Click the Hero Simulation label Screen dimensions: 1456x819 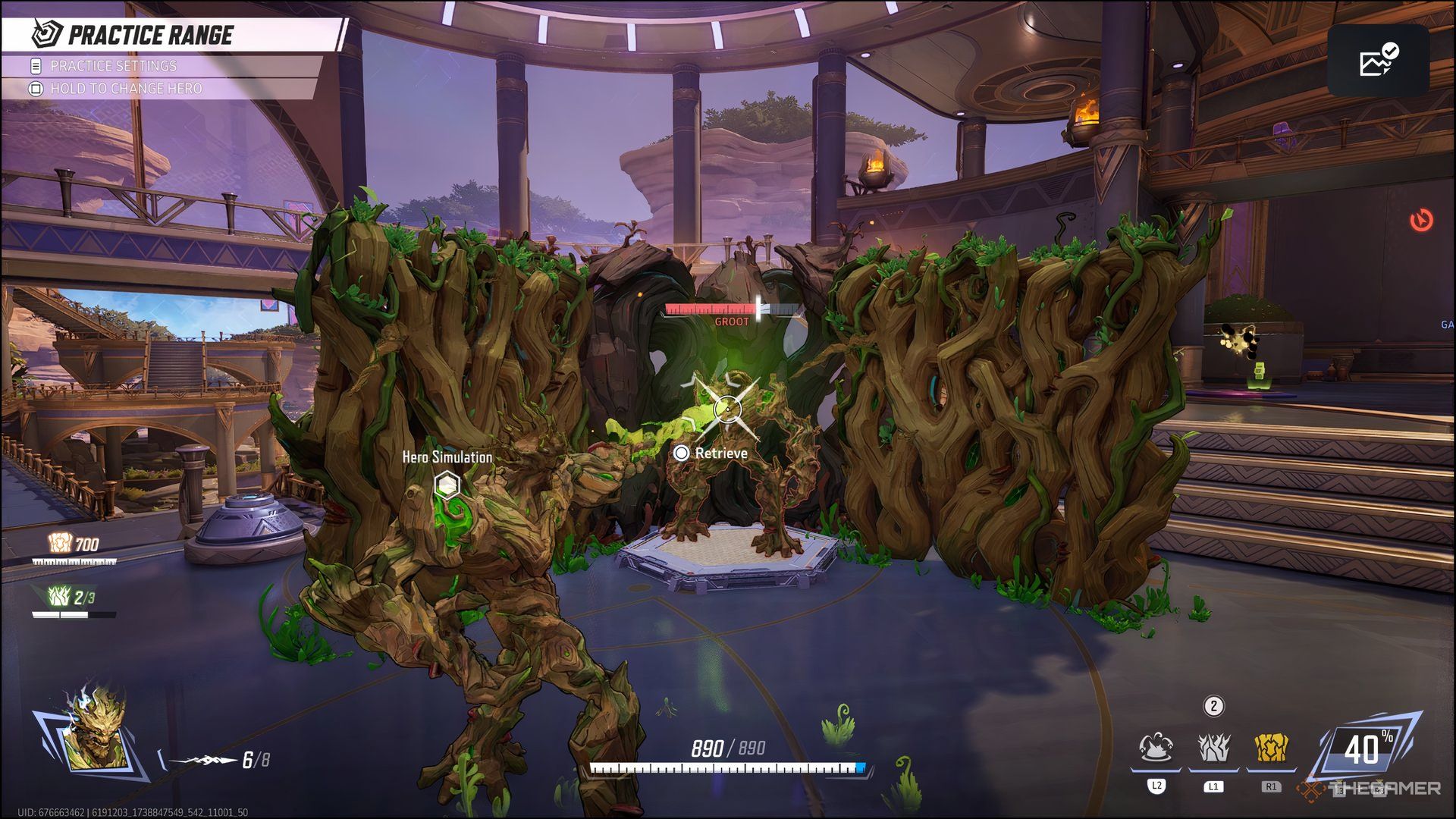pyautogui.click(x=446, y=458)
